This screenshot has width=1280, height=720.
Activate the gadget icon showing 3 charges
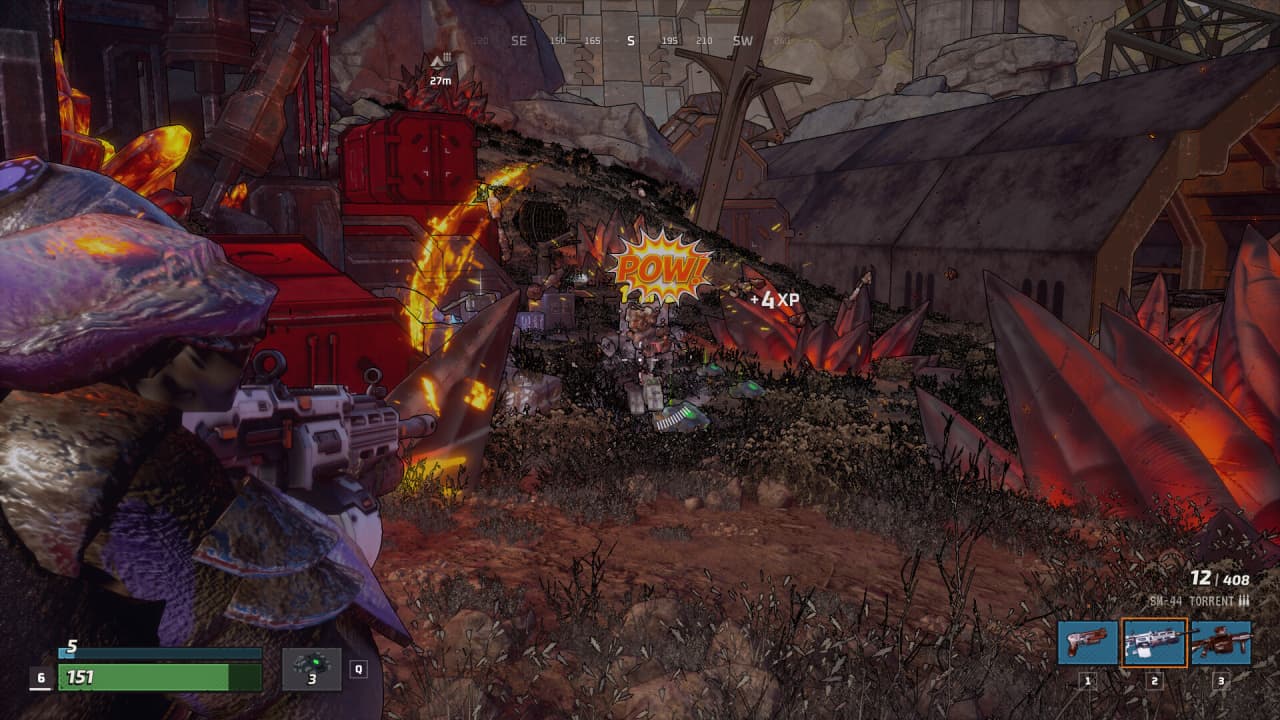click(311, 669)
